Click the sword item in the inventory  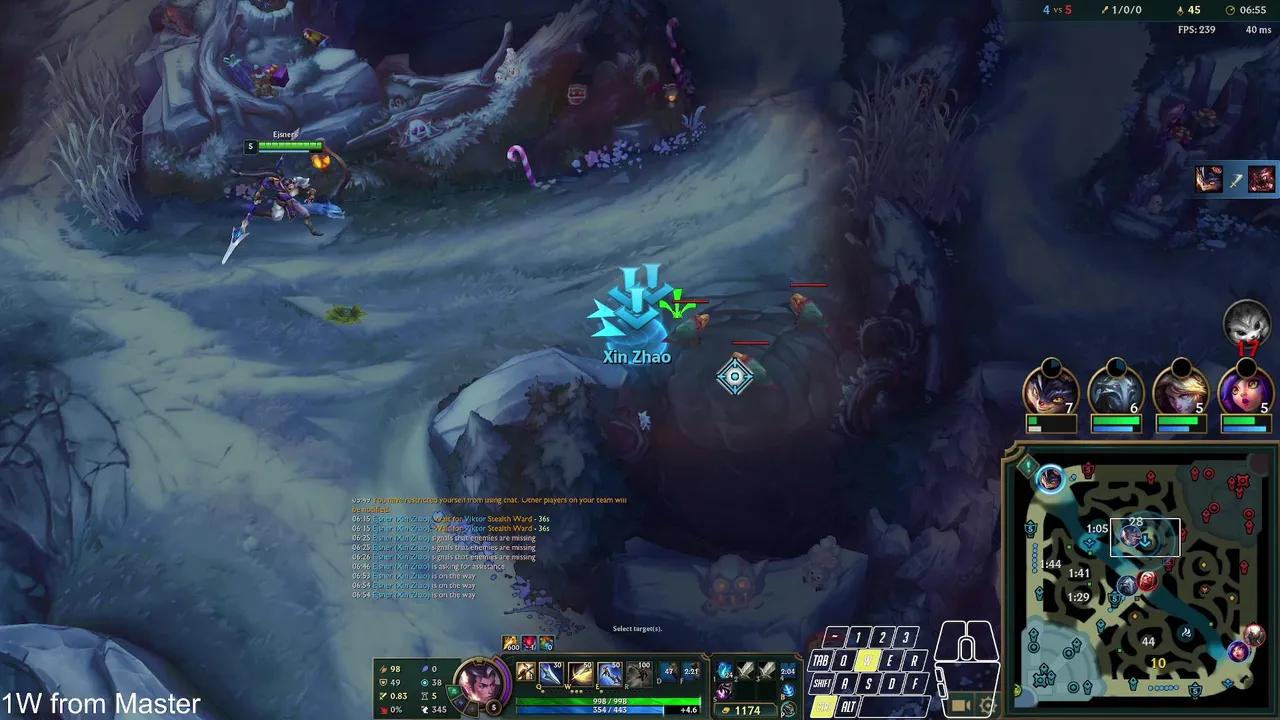[x=745, y=671]
